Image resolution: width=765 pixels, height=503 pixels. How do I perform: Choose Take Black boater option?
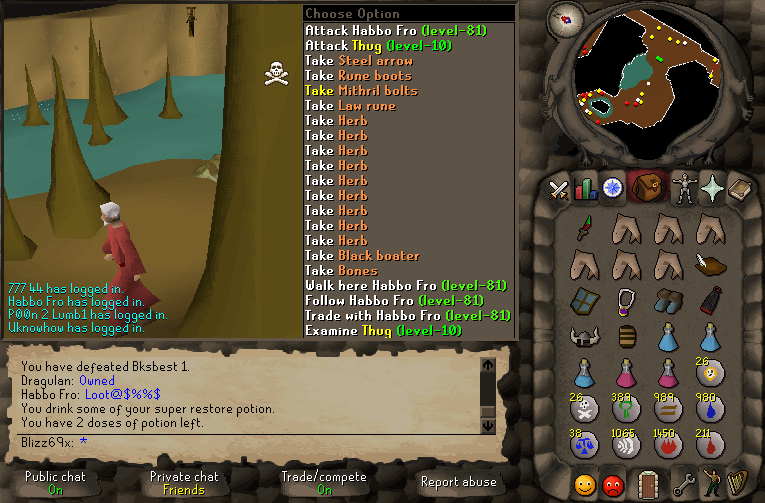pyautogui.click(x=362, y=256)
